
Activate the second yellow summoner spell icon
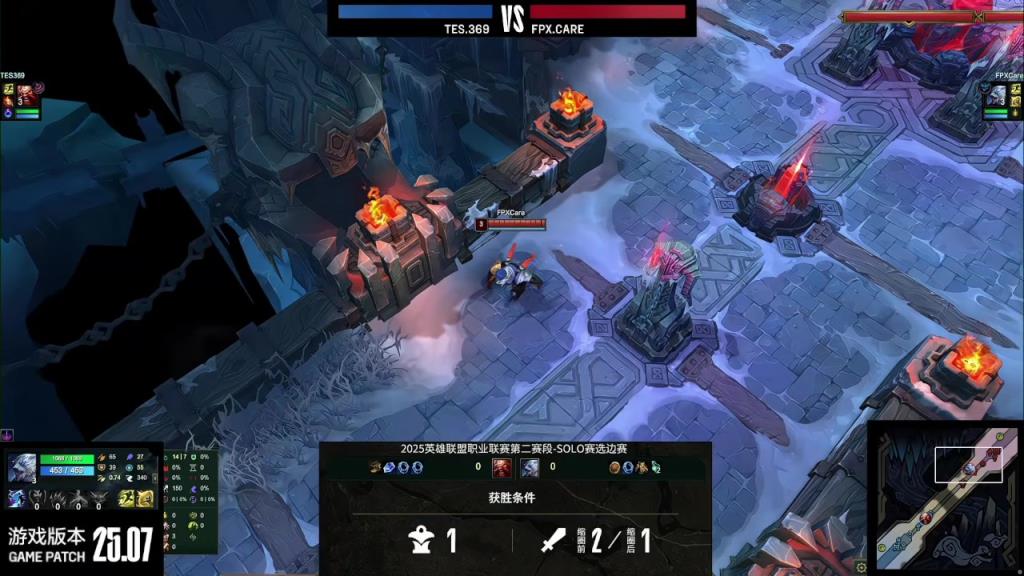[146, 499]
